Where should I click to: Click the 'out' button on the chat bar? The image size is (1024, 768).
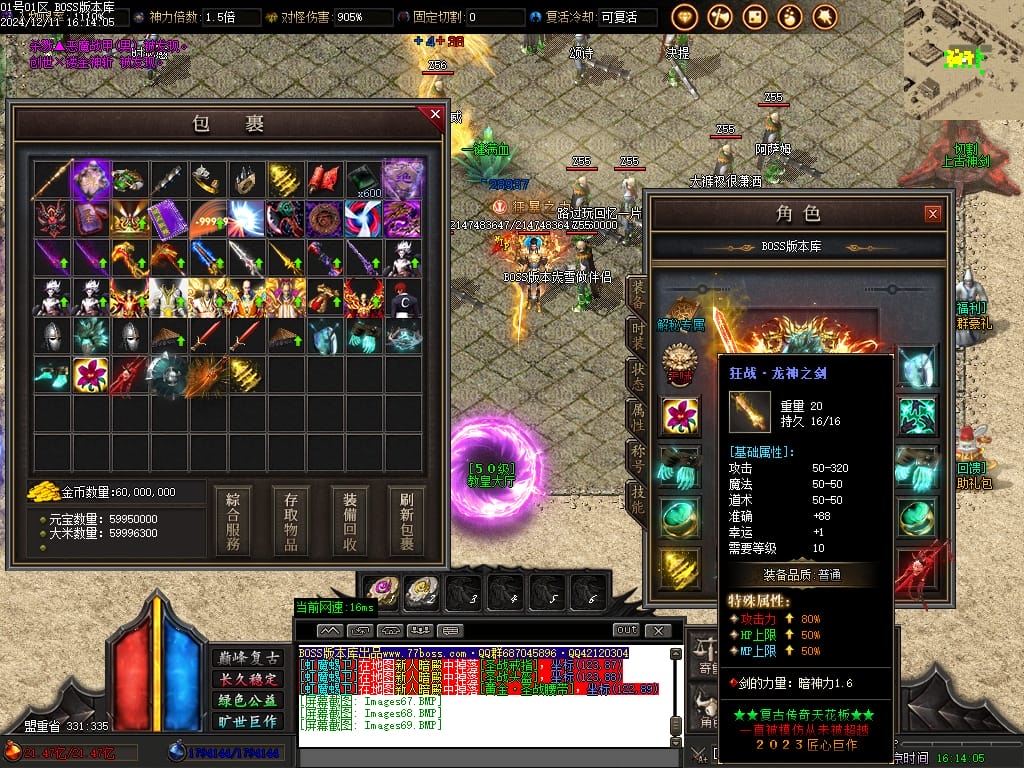[626, 630]
